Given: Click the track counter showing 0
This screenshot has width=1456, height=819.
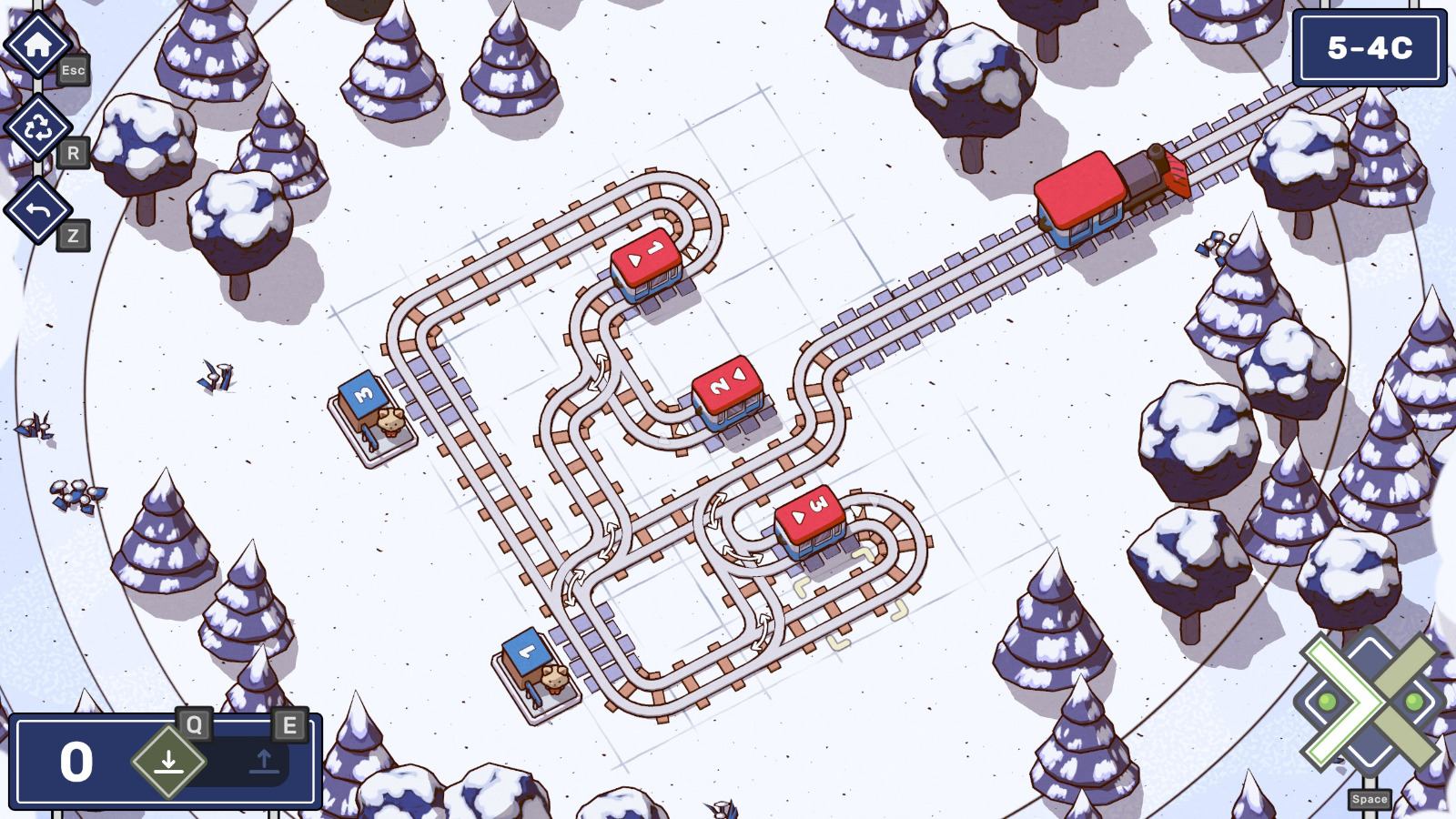Looking at the screenshot, I should pos(75,760).
